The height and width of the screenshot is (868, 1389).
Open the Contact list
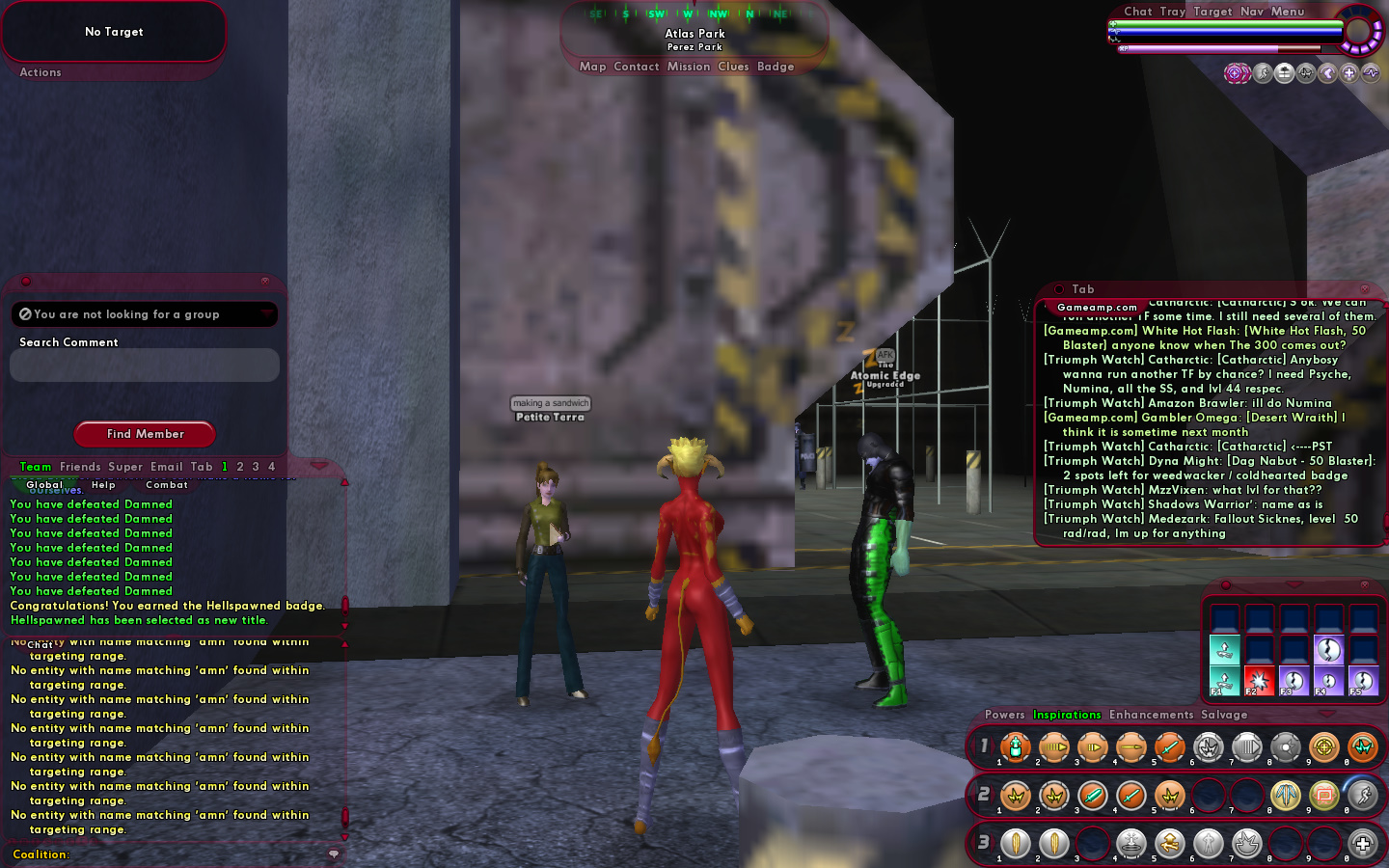tap(636, 67)
